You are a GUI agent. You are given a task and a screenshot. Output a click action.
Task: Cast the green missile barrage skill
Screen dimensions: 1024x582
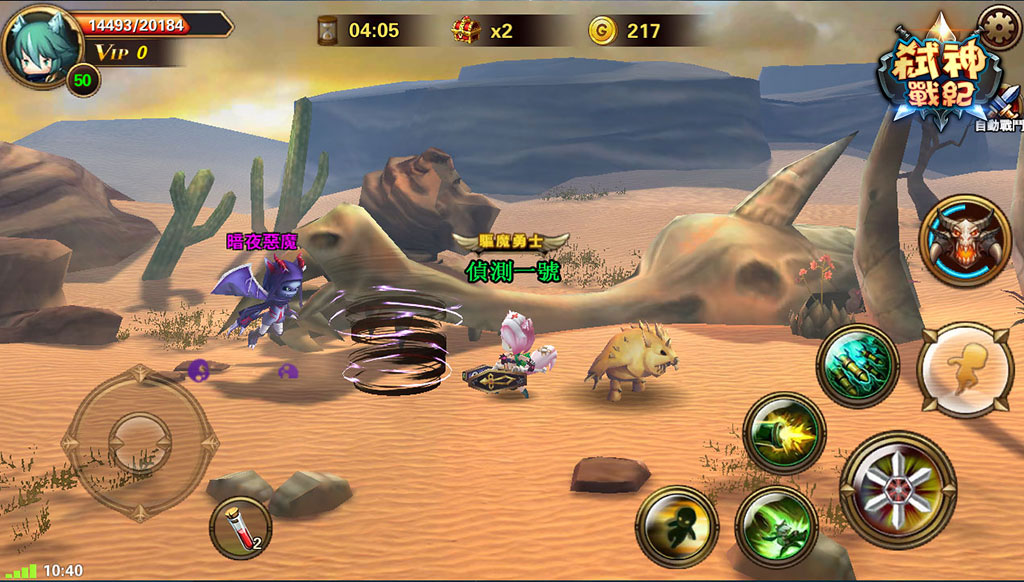(857, 365)
